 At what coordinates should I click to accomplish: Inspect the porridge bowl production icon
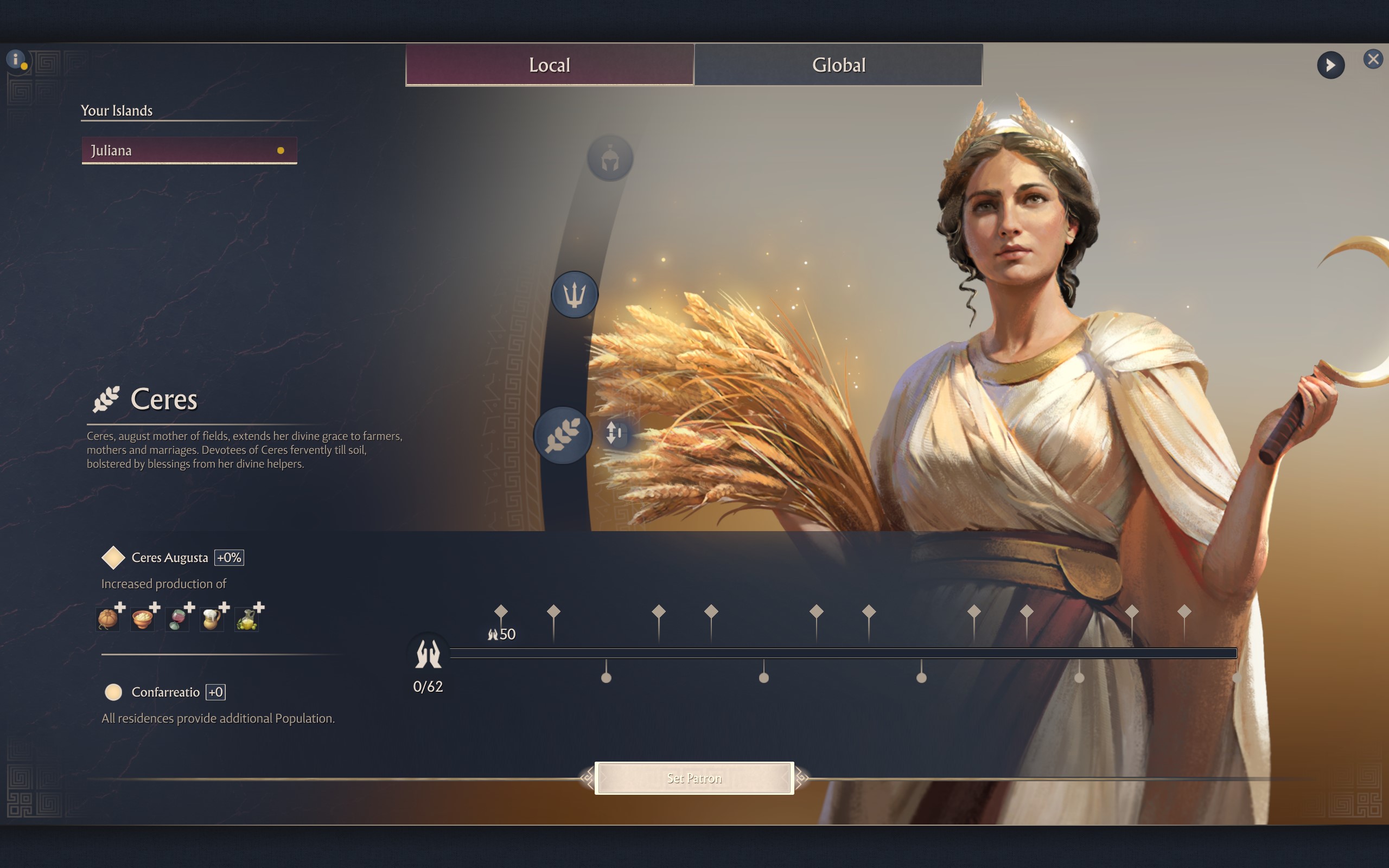click(x=142, y=619)
